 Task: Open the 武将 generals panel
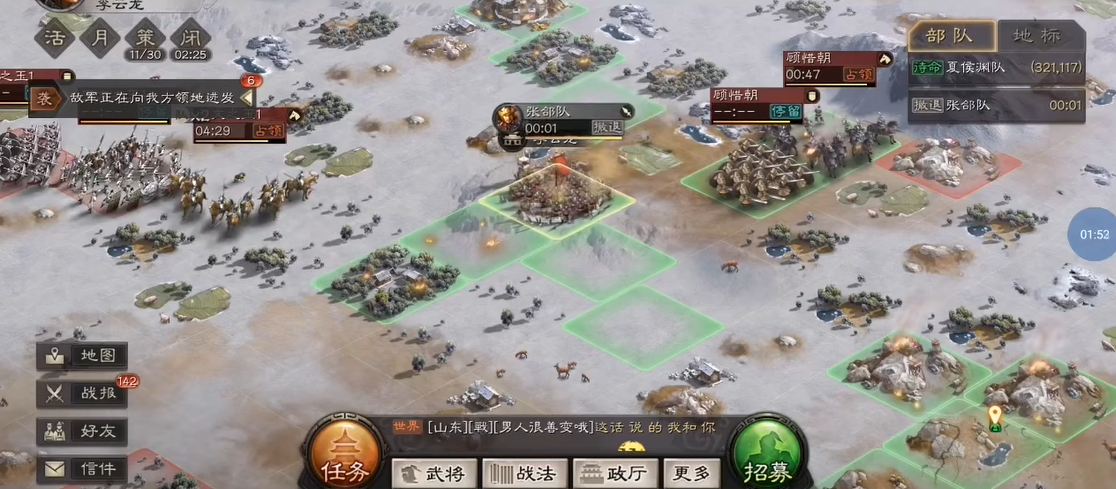click(x=432, y=473)
